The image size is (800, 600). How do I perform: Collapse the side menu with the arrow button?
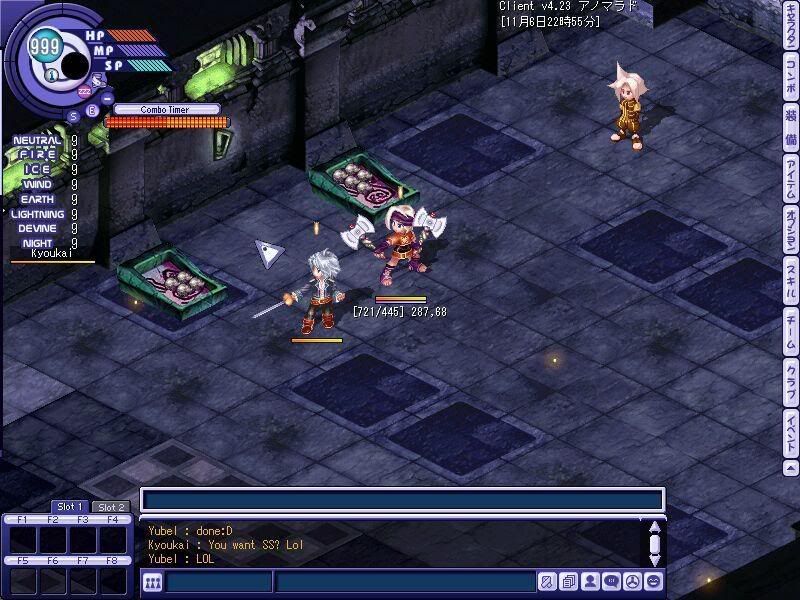click(791, 468)
